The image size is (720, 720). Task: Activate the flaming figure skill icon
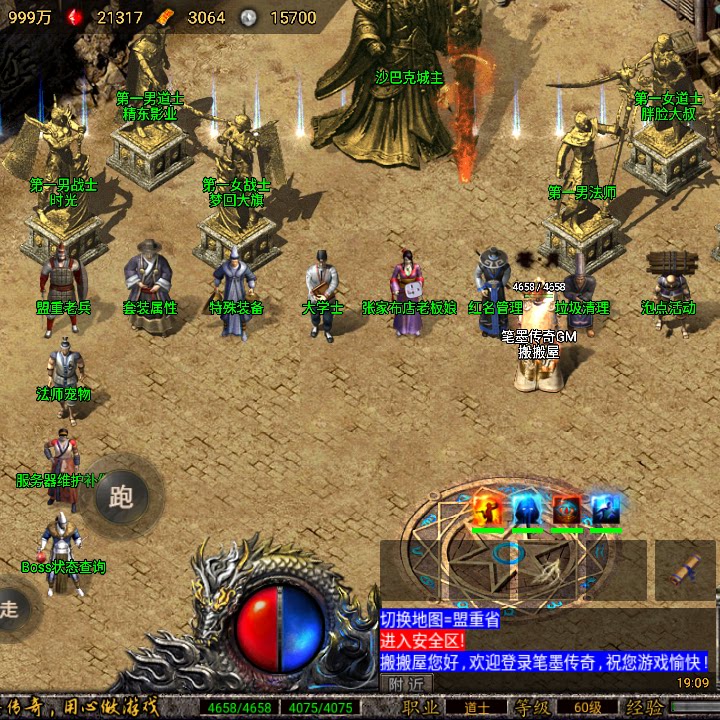tap(487, 509)
